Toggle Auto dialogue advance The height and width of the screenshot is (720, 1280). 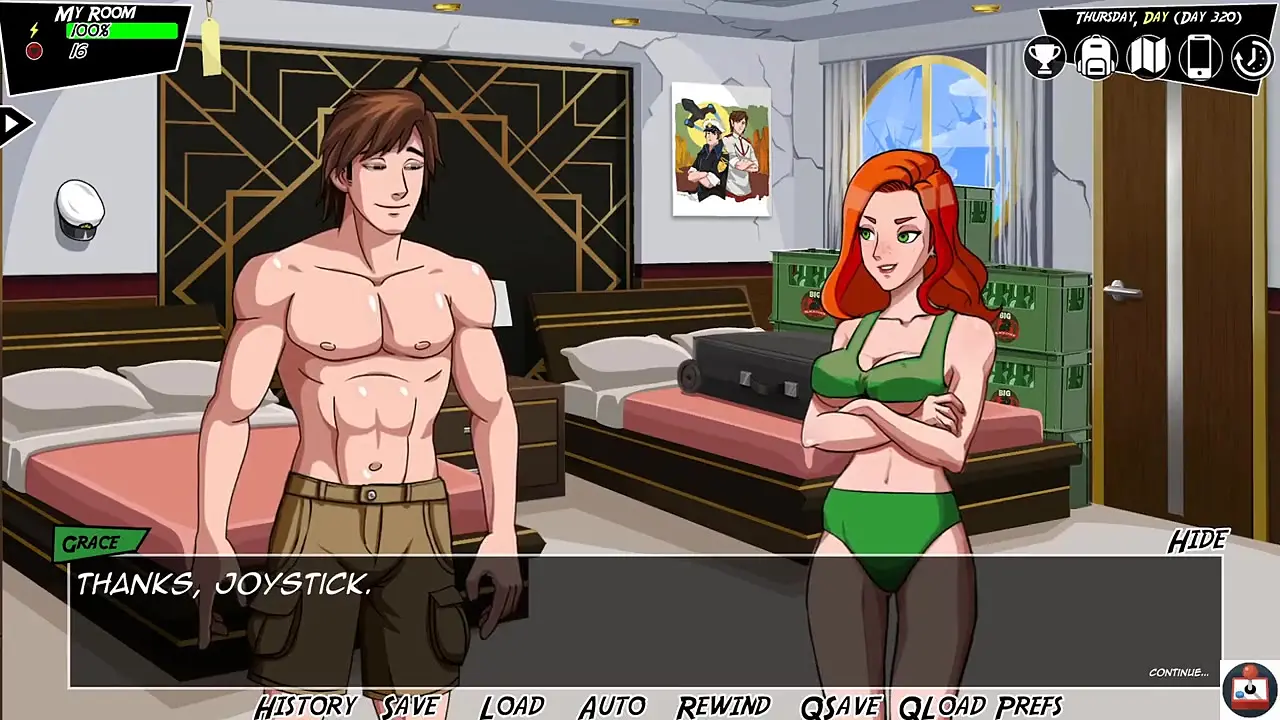[612, 706]
